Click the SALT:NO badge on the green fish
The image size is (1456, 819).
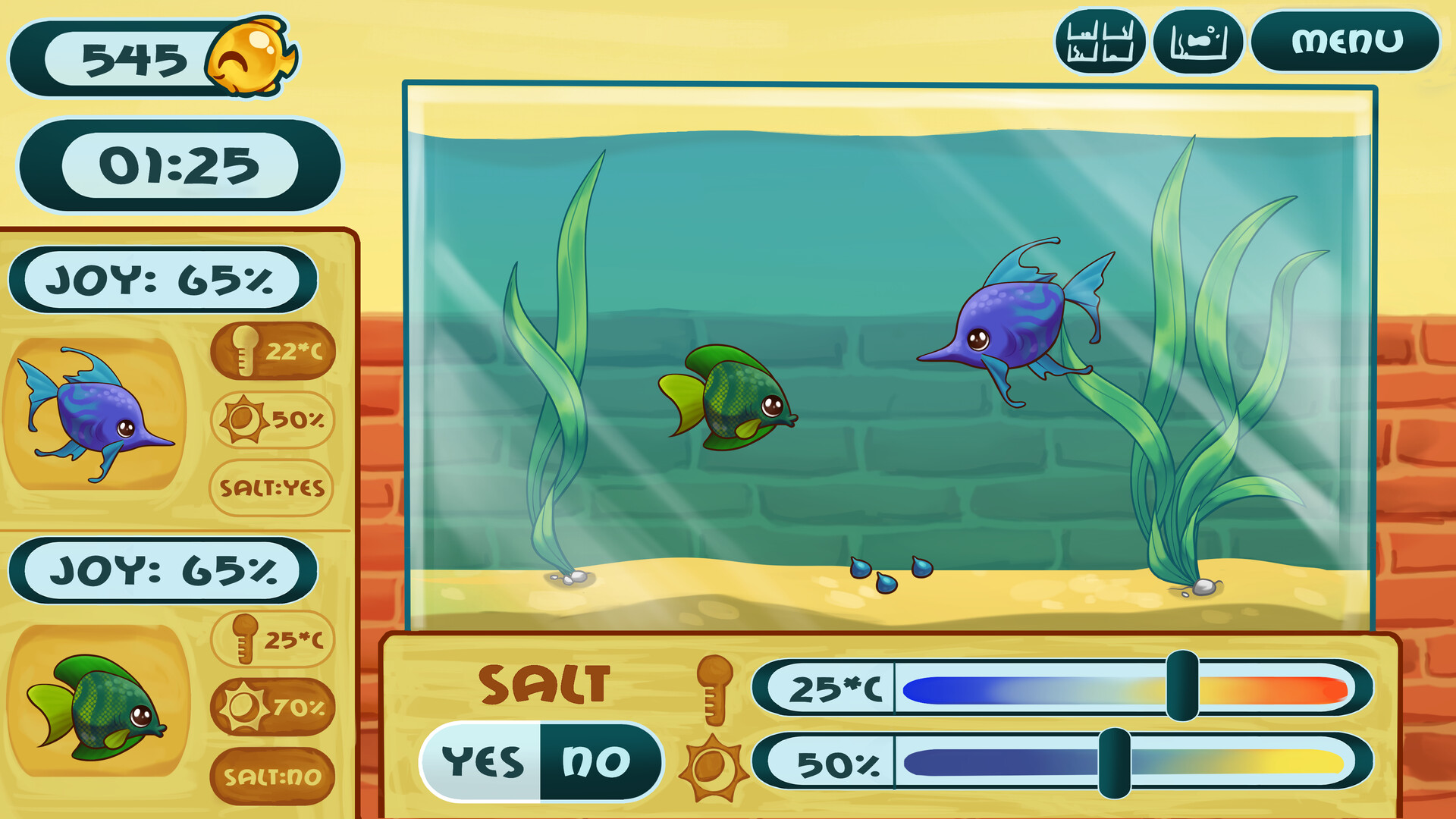click(x=273, y=776)
